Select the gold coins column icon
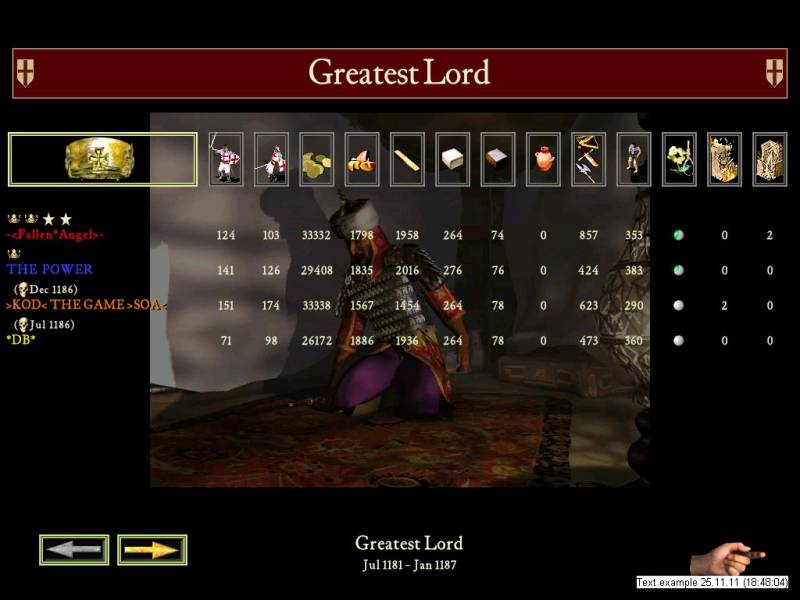800x600 pixels. tap(317, 160)
